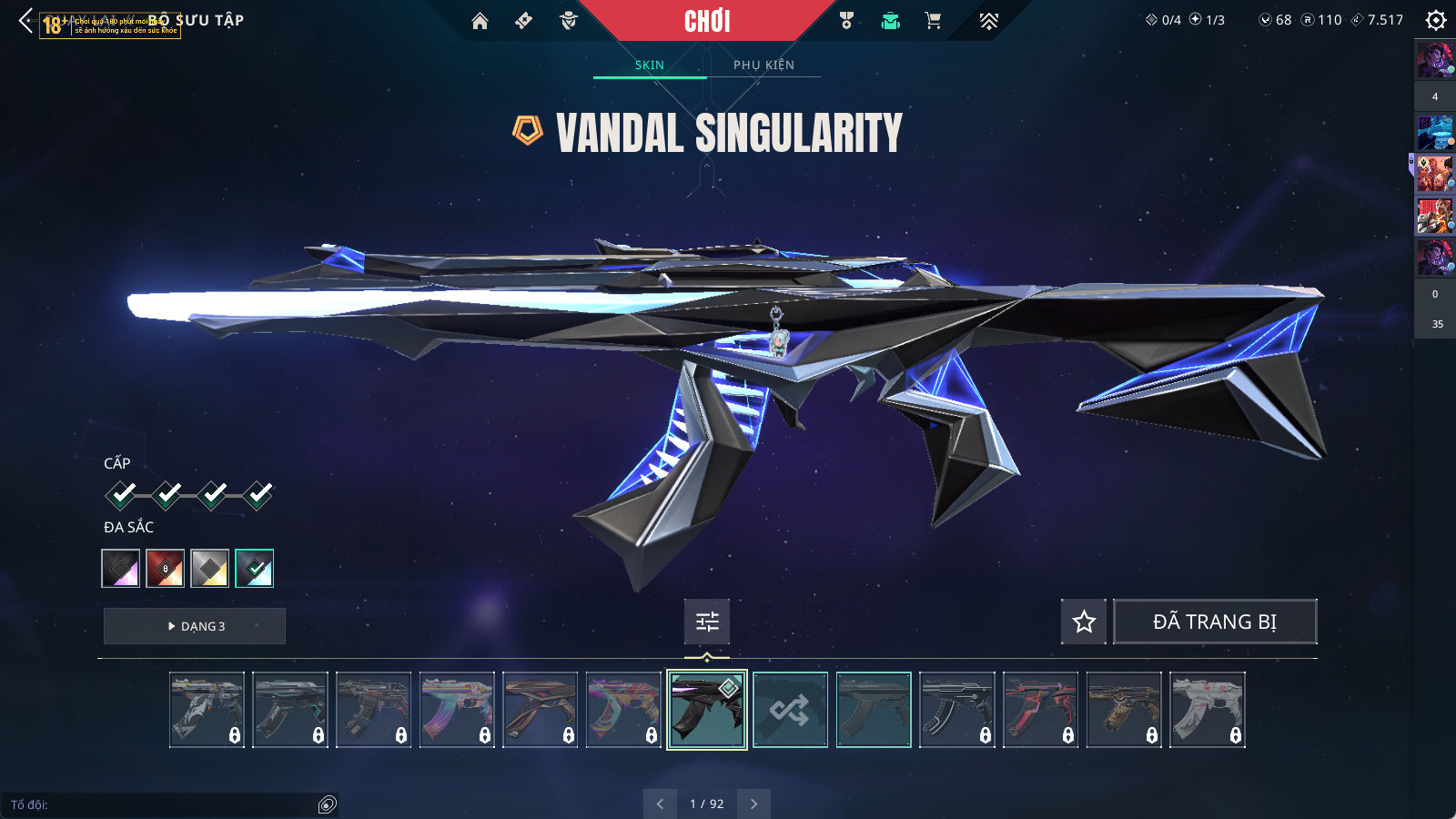Select the SKIN tab
This screenshot has height=819, width=1456.
pos(650,65)
